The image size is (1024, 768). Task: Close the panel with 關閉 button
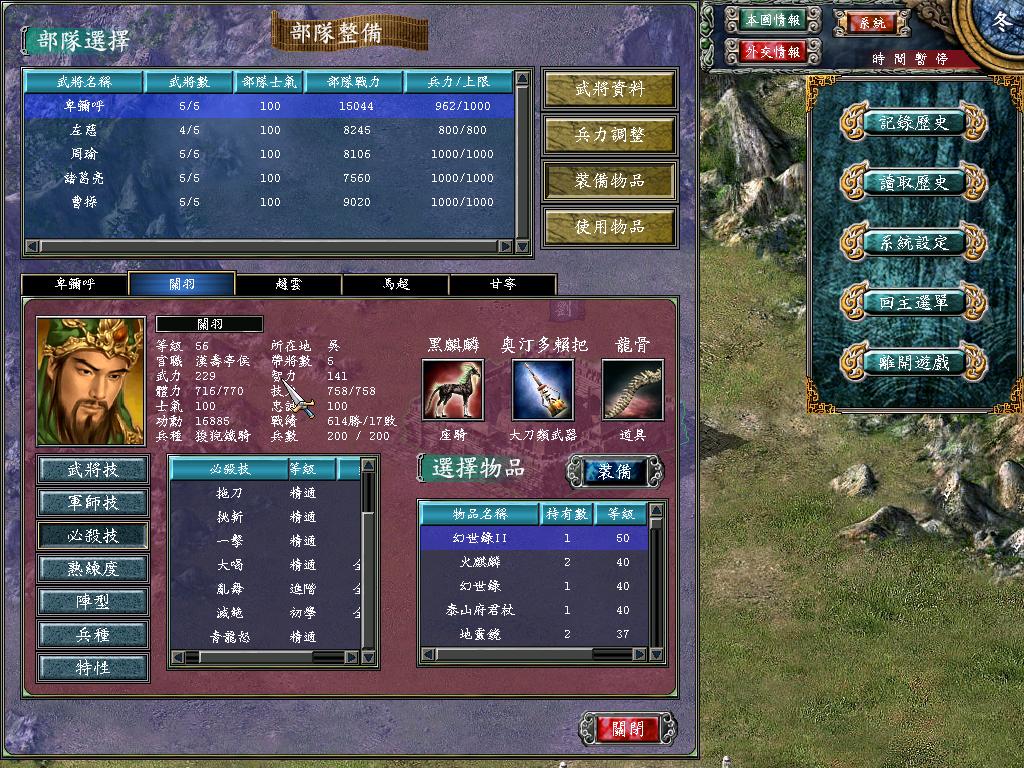628,728
